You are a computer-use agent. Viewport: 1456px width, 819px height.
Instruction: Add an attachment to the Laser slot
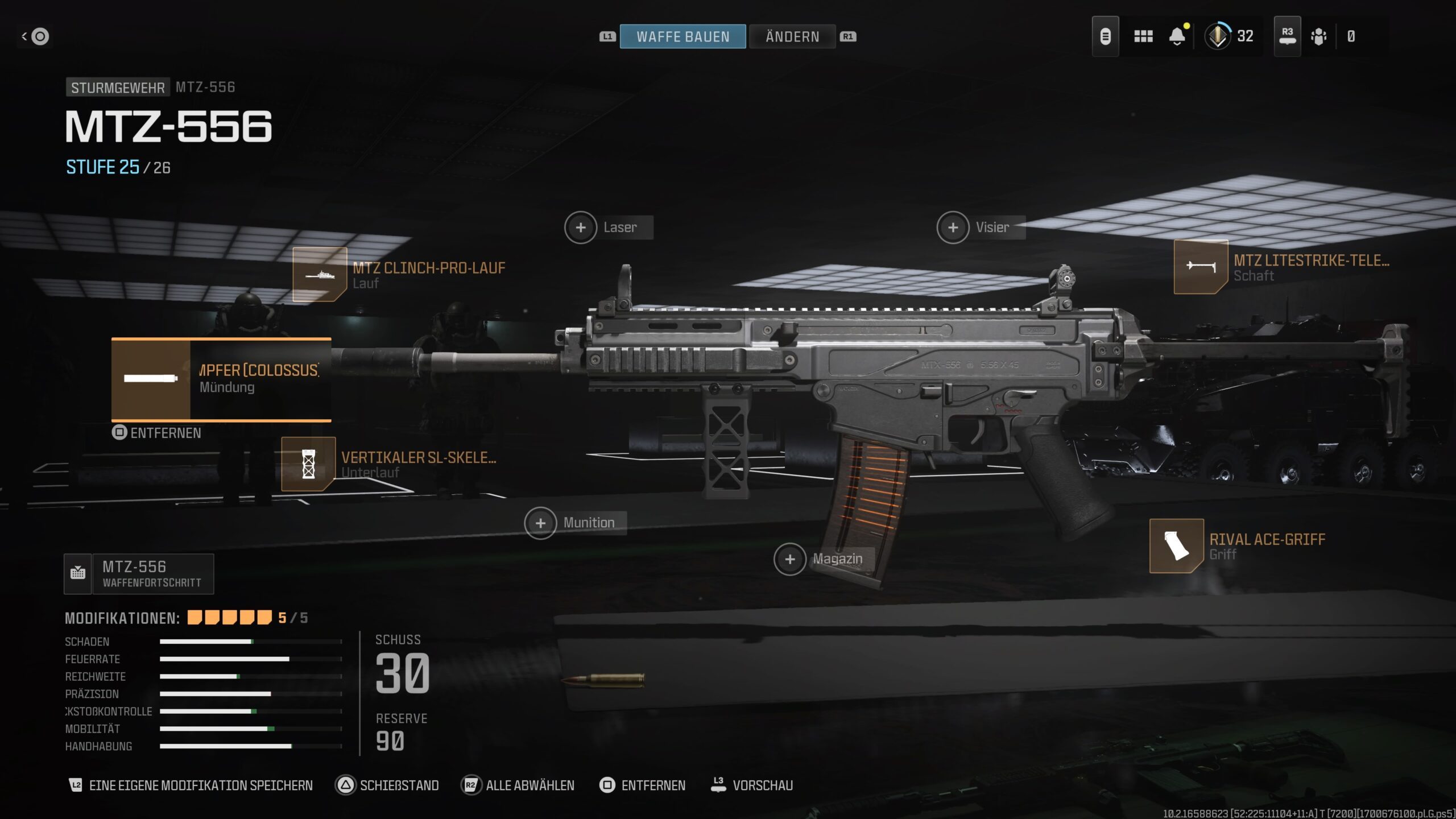tap(581, 227)
